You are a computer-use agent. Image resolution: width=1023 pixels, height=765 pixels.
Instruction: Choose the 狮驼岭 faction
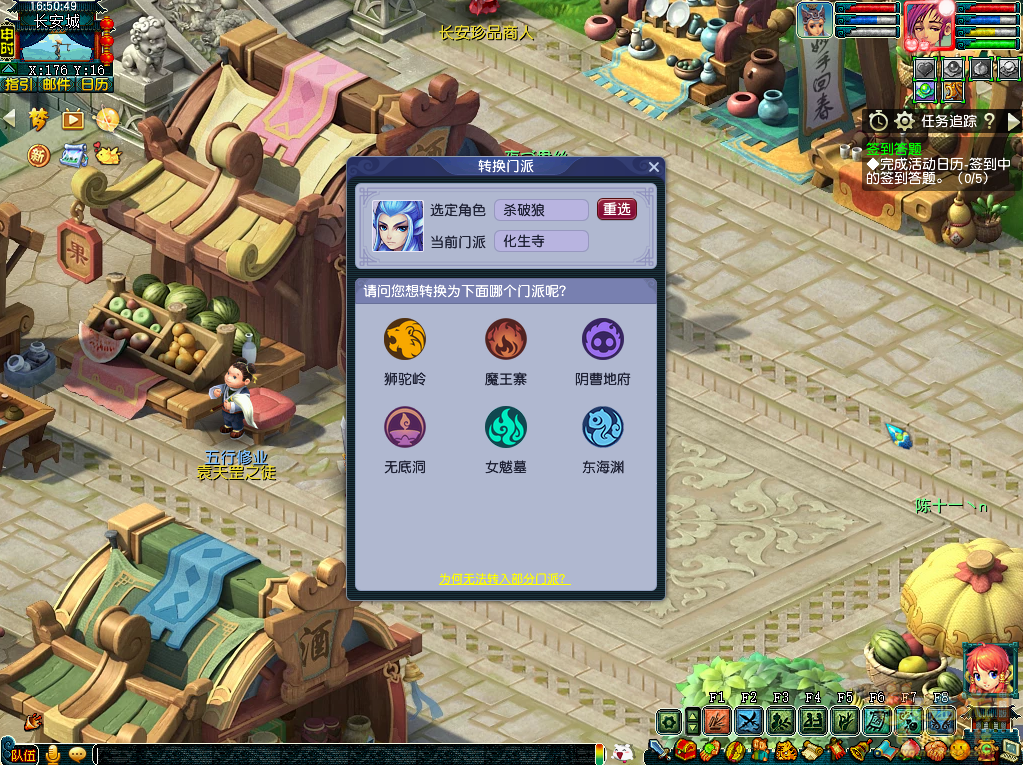tap(405, 340)
